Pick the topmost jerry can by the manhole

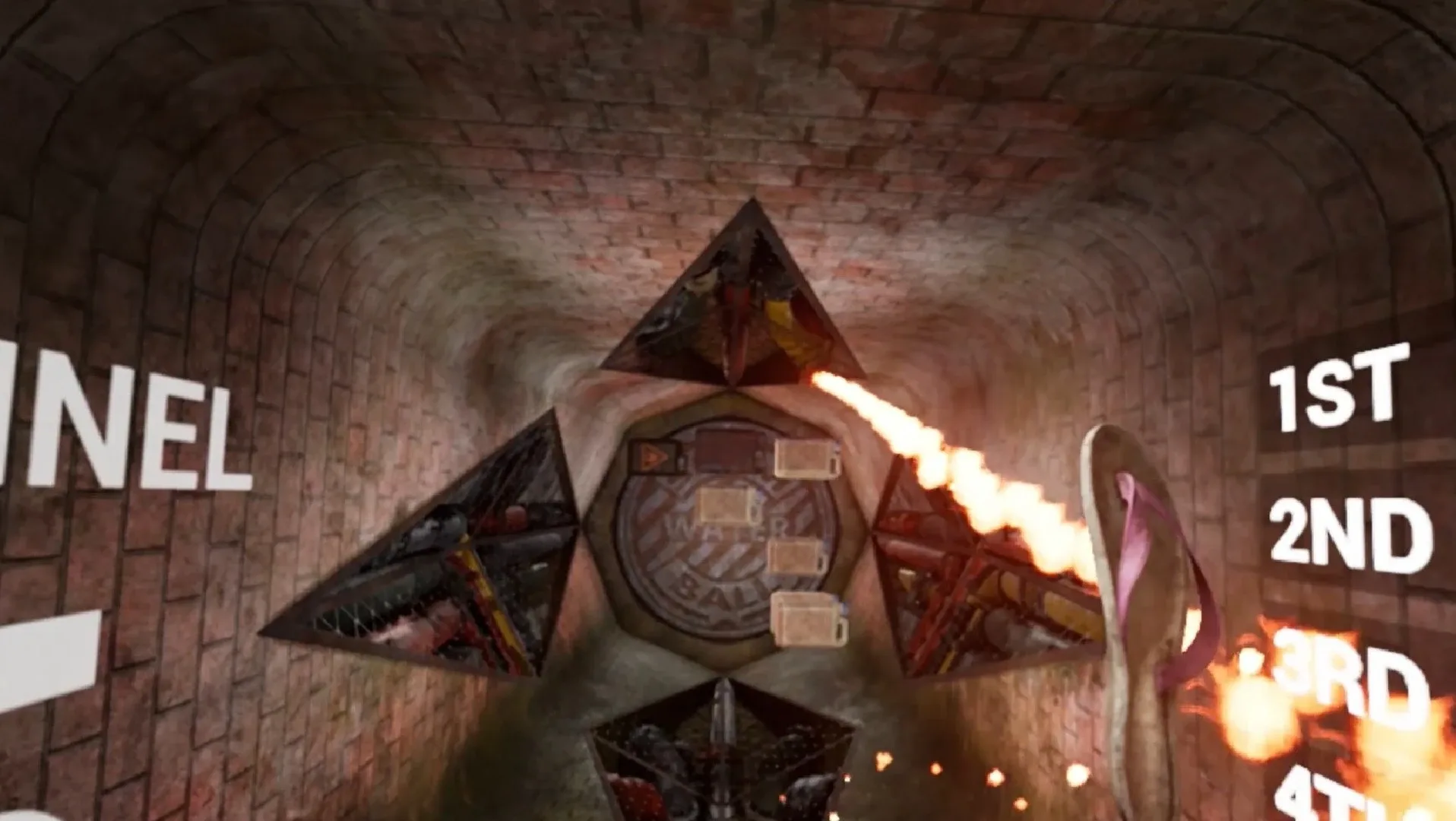pyautogui.click(x=806, y=458)
